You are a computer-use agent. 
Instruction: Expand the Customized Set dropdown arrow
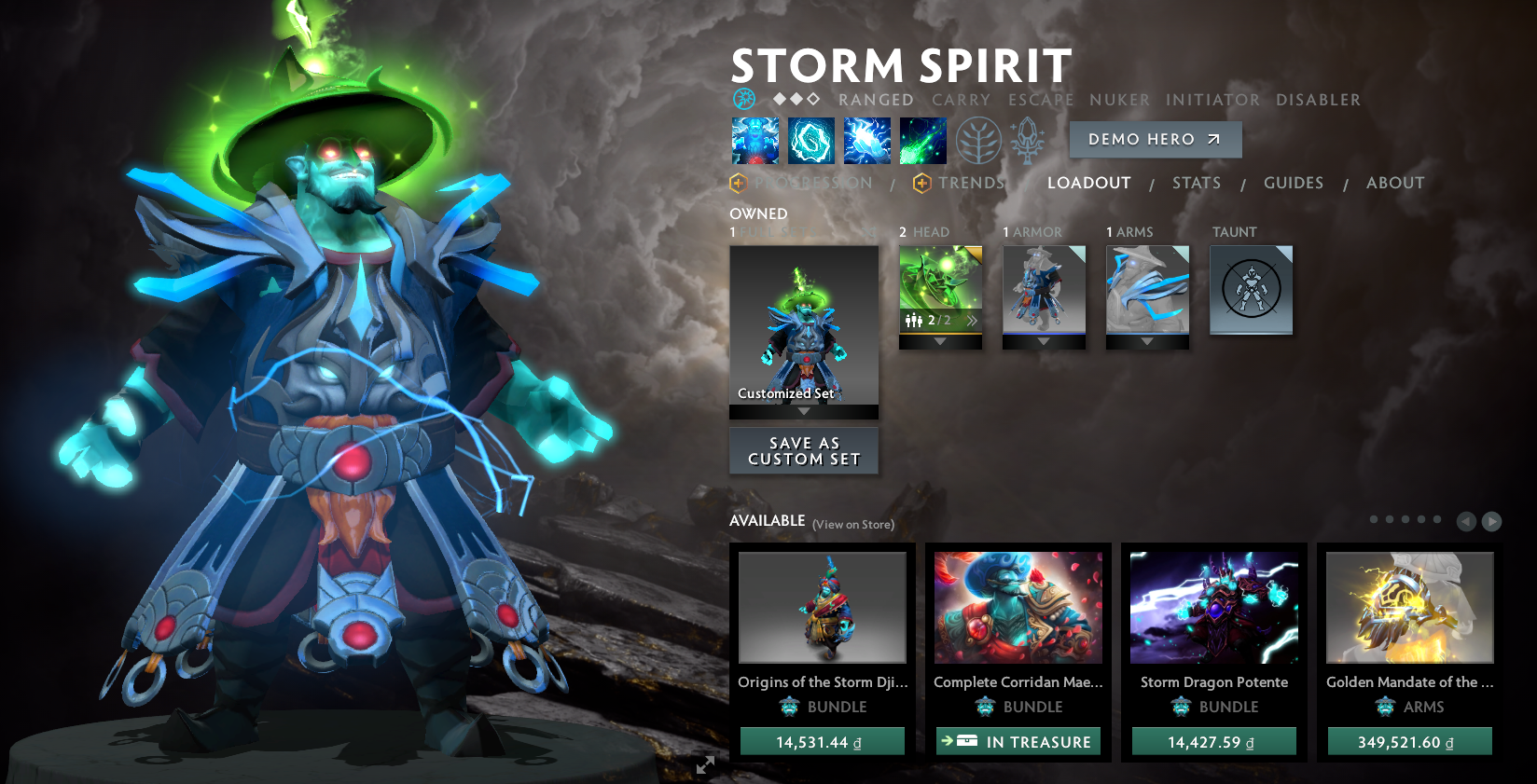pyautogui.click(x=804, y=411)
